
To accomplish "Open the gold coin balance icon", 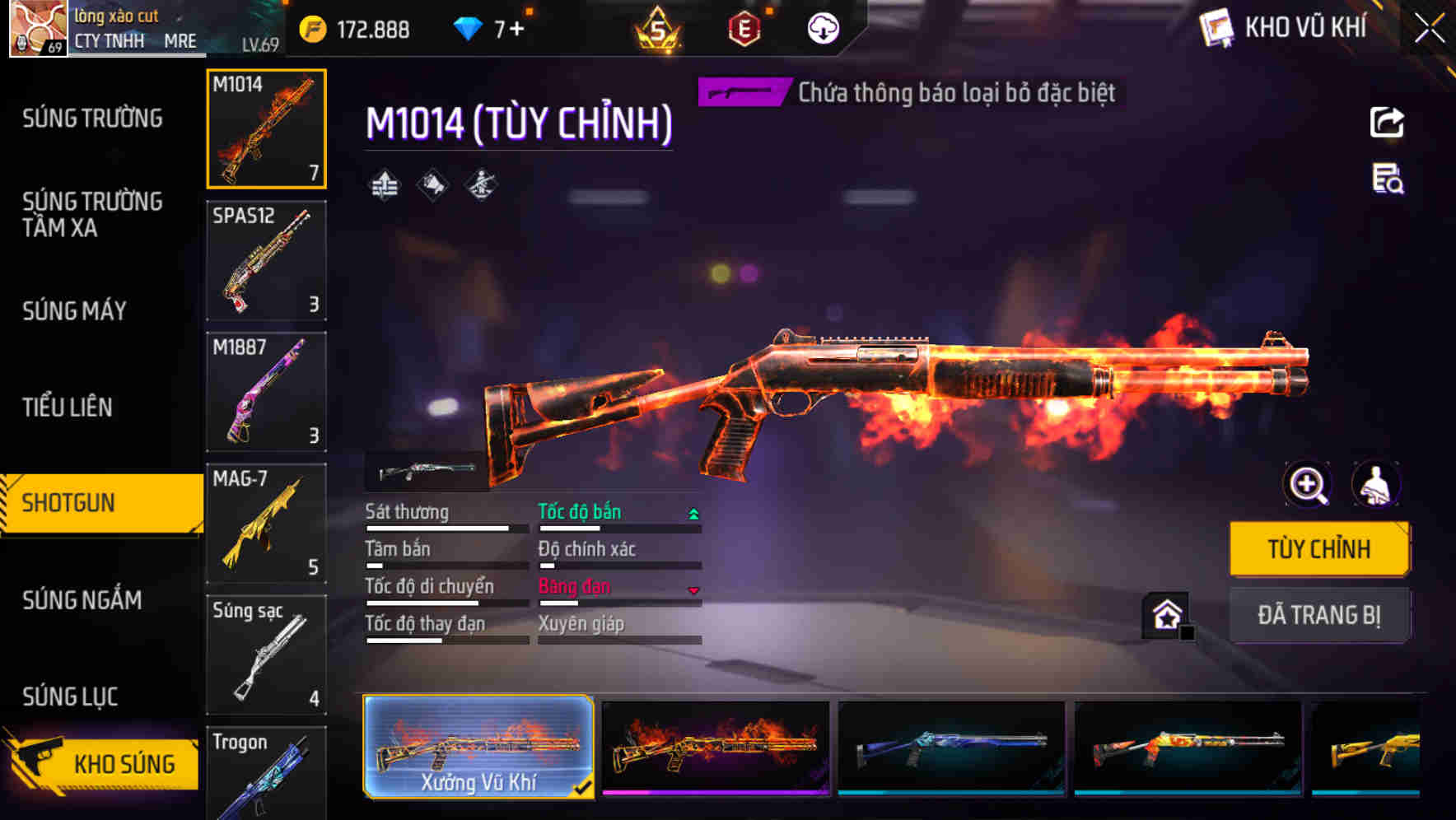I will click(x=312, y=27).
